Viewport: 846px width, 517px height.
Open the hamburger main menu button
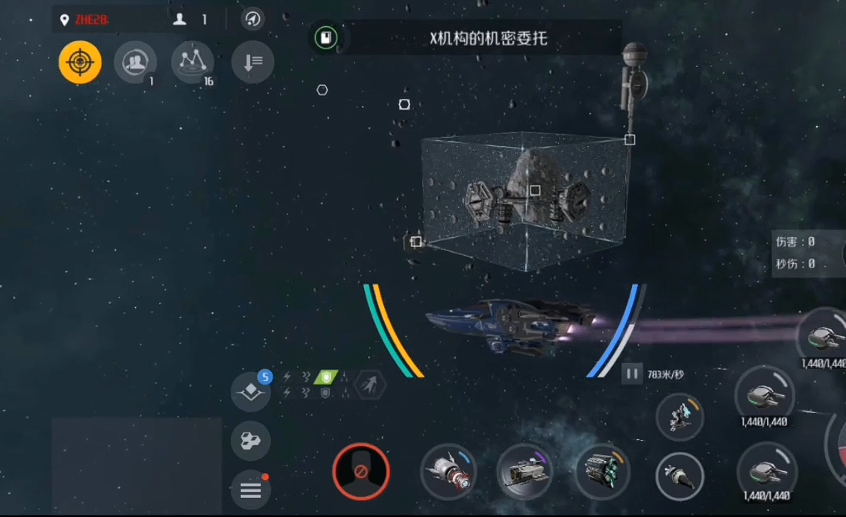click(x=250, y=489)
